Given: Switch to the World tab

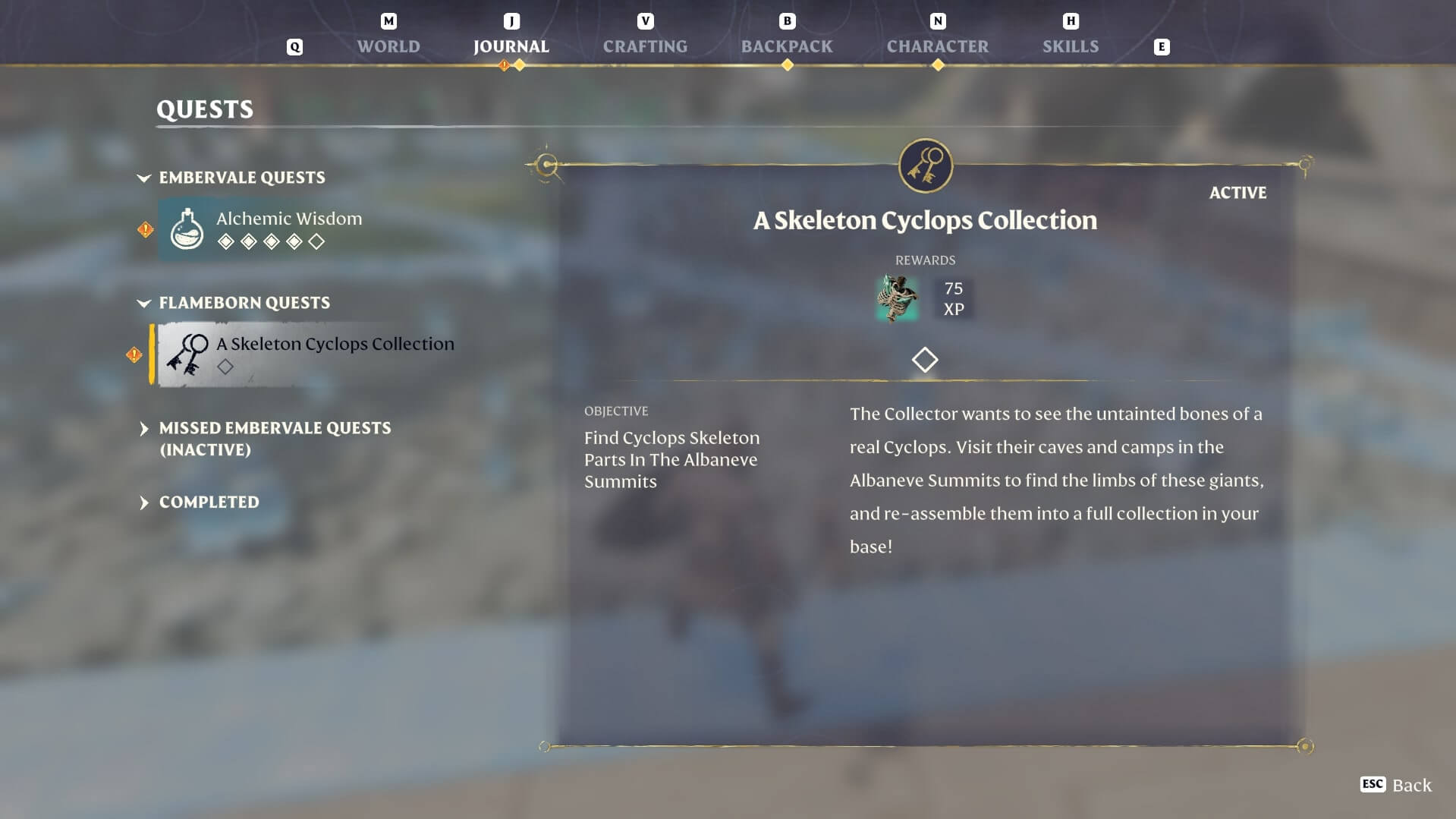Looking at the screenshot, I should 388,46.
